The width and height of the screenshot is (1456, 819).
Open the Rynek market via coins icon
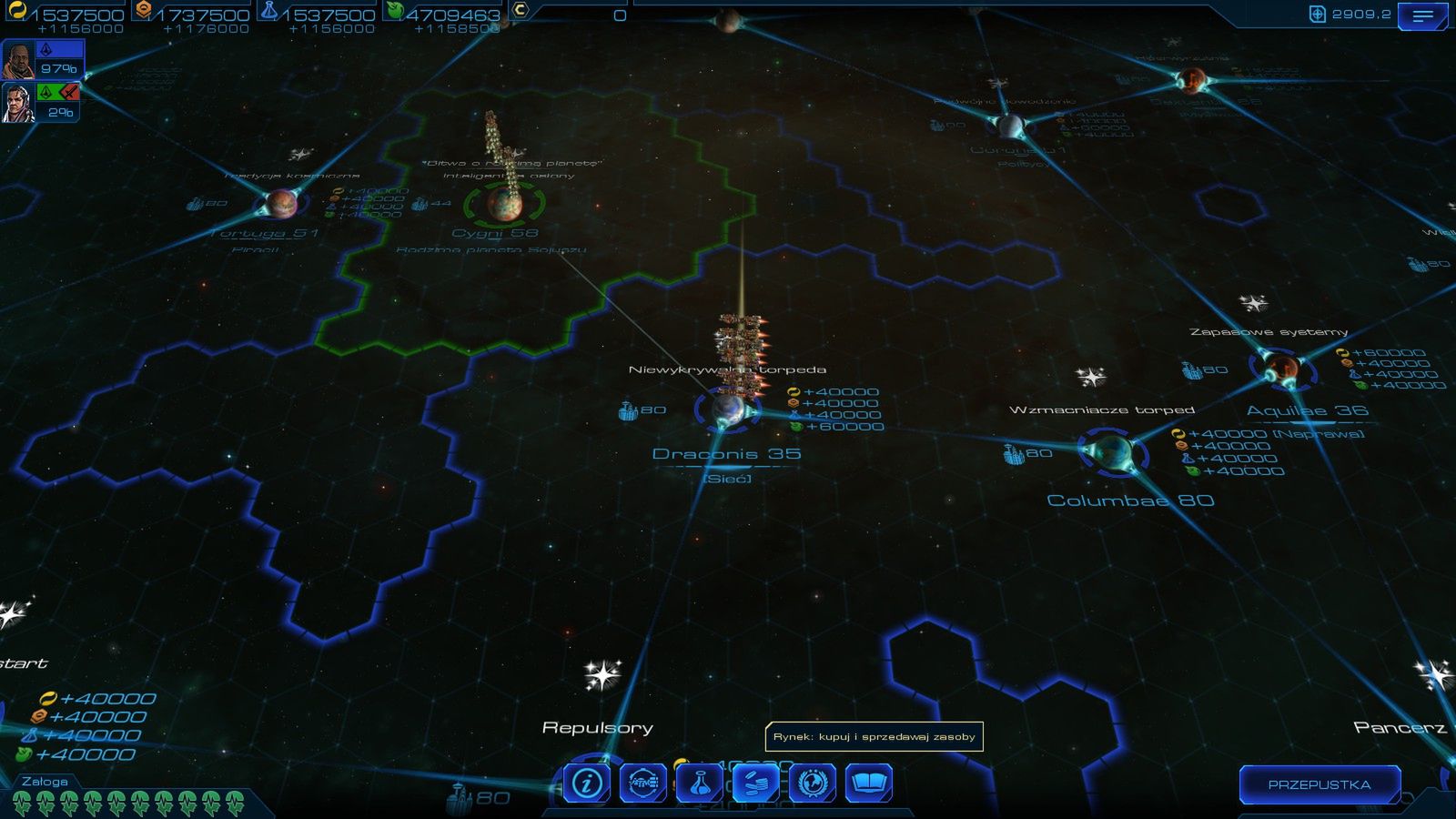tap(758, 781)
